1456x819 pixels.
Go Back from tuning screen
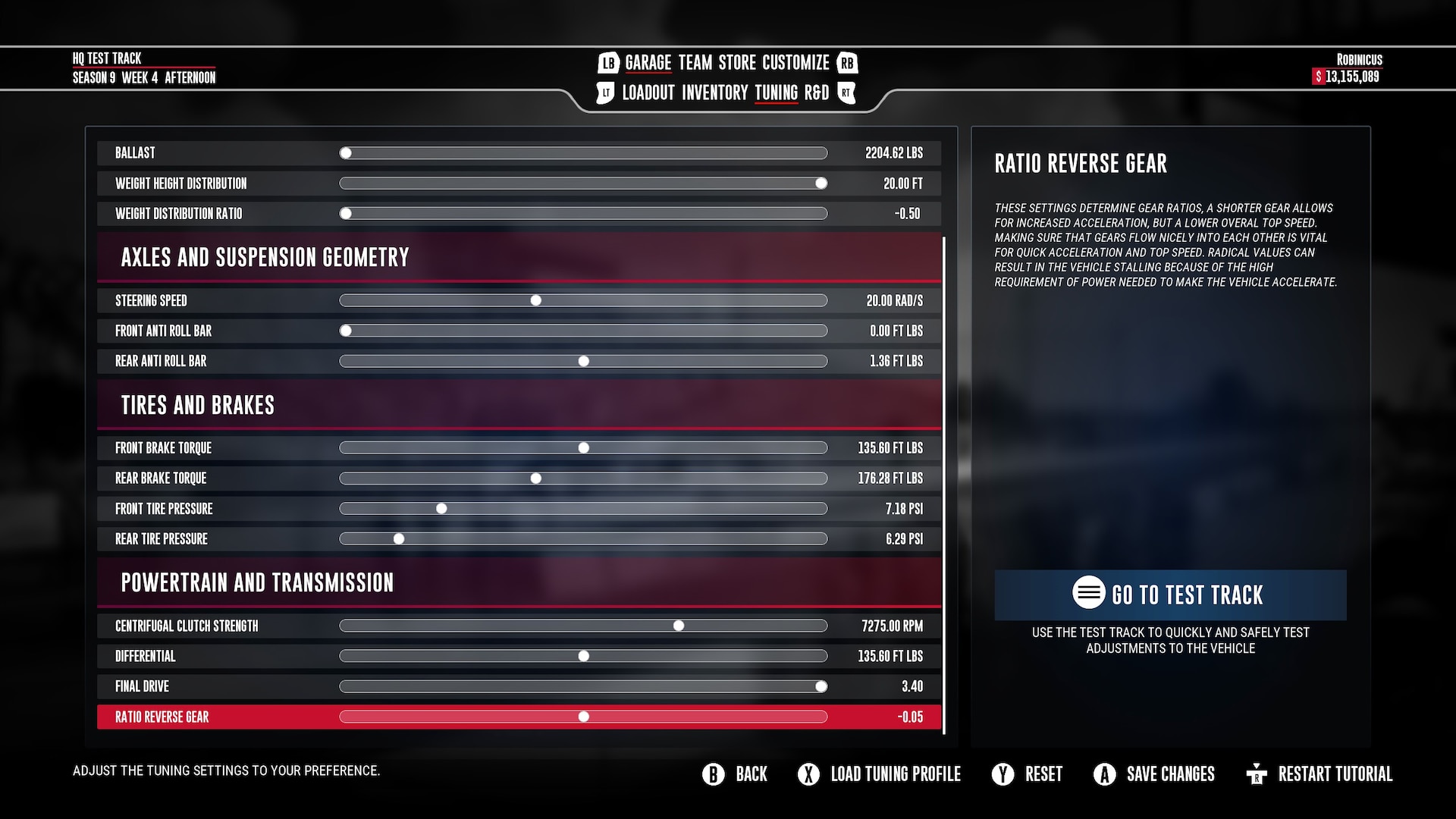(x=736, y=774)
